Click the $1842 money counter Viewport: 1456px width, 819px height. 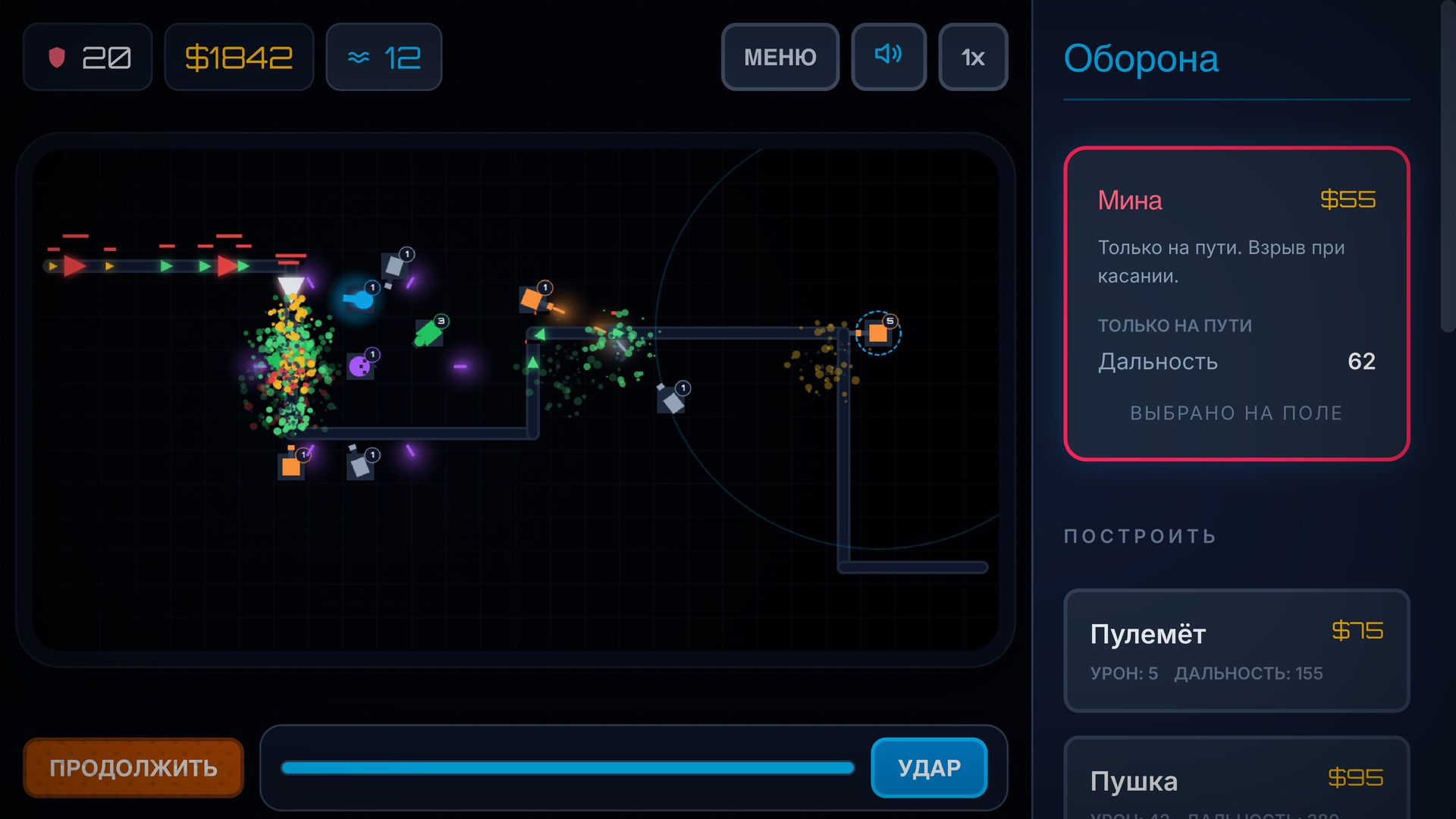click(239, 56)
